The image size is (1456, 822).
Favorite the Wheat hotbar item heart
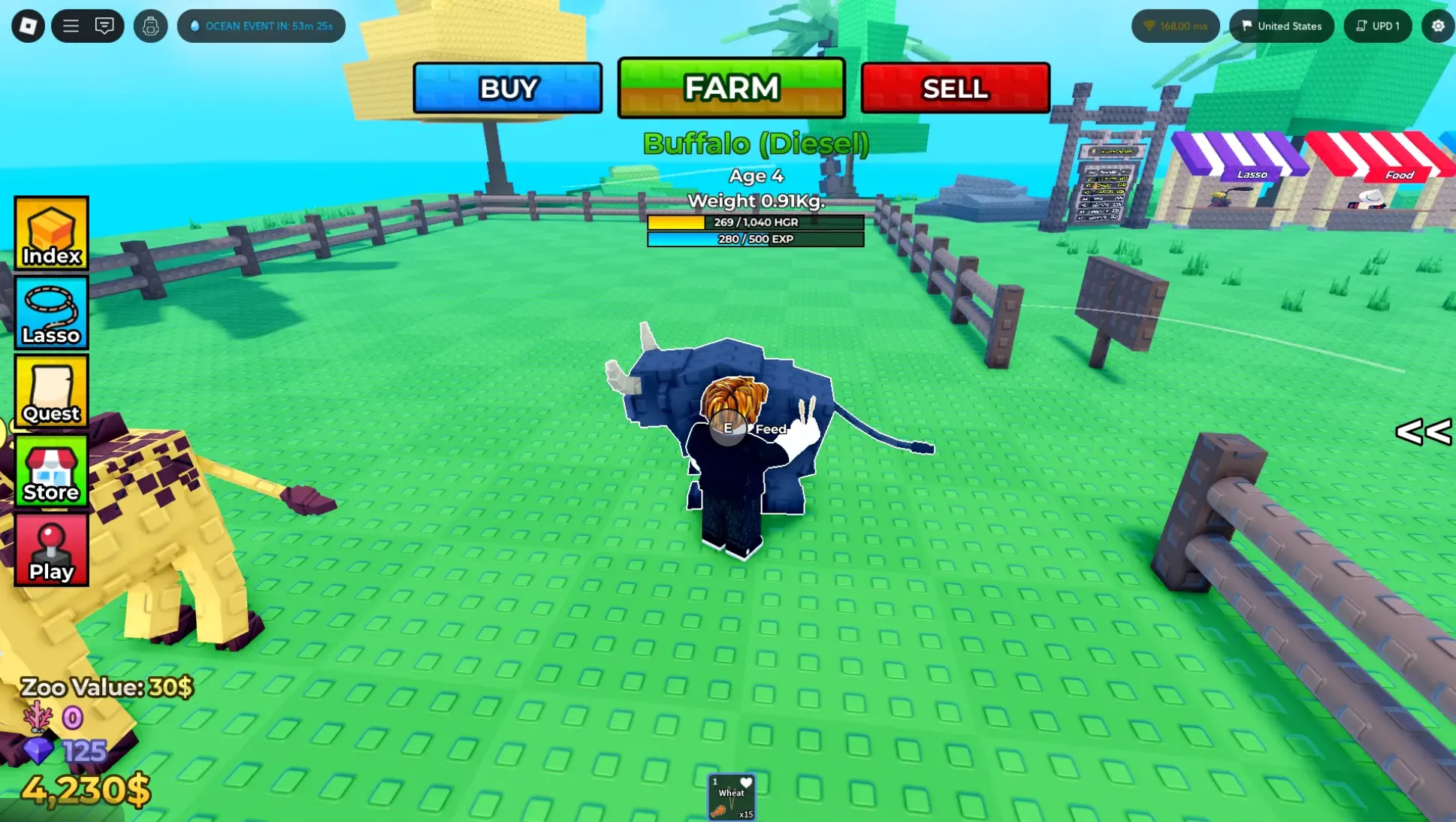(745, 781)
